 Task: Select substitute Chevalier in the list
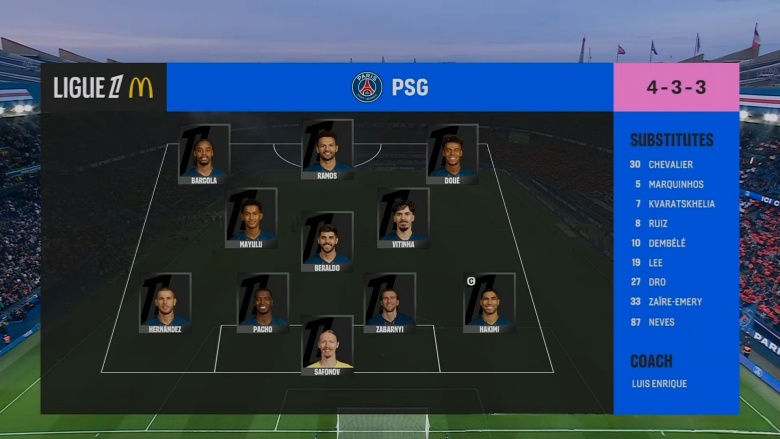669,164
